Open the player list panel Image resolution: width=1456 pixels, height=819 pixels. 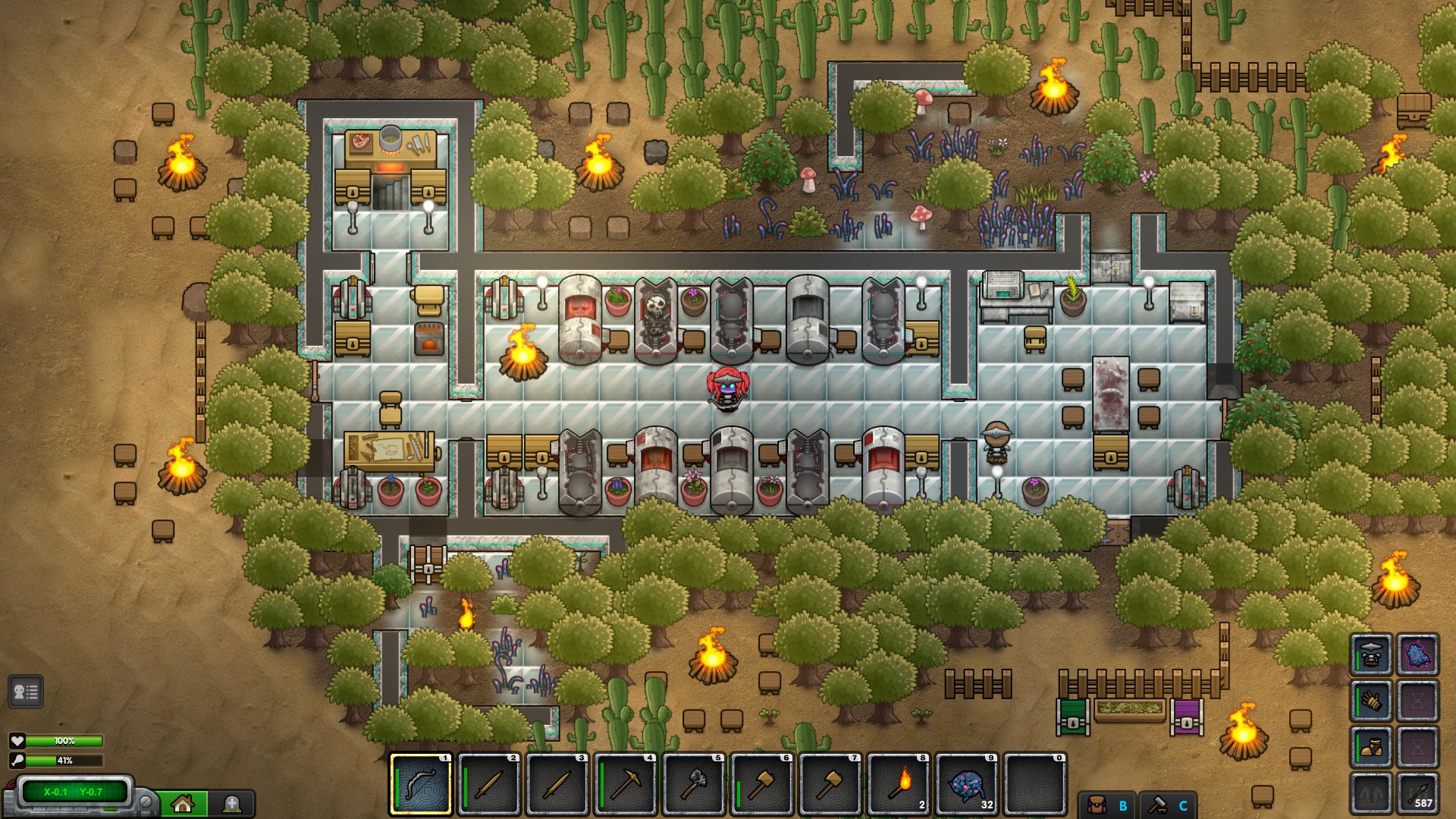pyautogui.click(x=25, y=692)
